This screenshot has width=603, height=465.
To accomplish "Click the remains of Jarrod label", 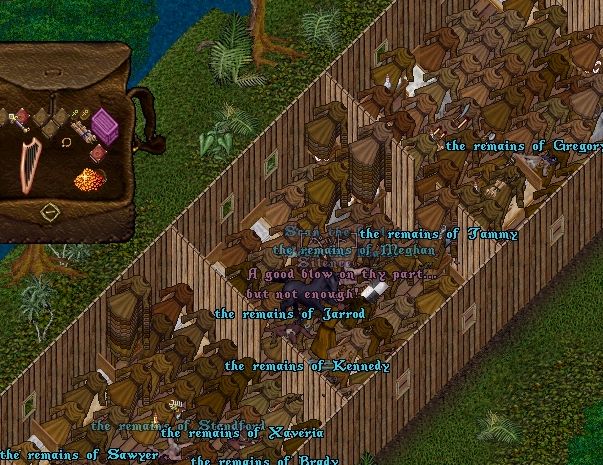I will click(x=290, y=314).
